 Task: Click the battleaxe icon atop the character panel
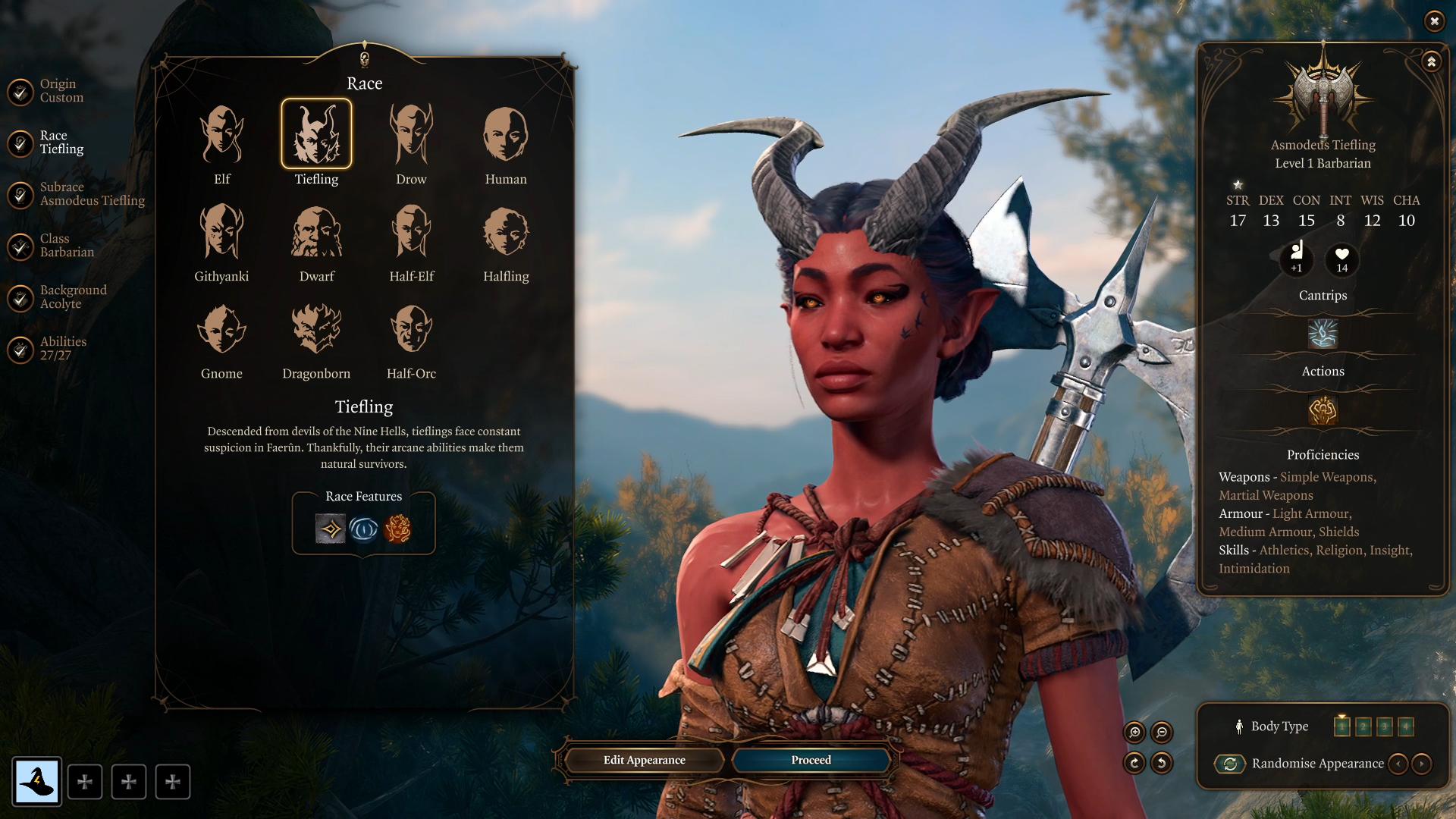pyautogui.click(x=1323, y=95)
